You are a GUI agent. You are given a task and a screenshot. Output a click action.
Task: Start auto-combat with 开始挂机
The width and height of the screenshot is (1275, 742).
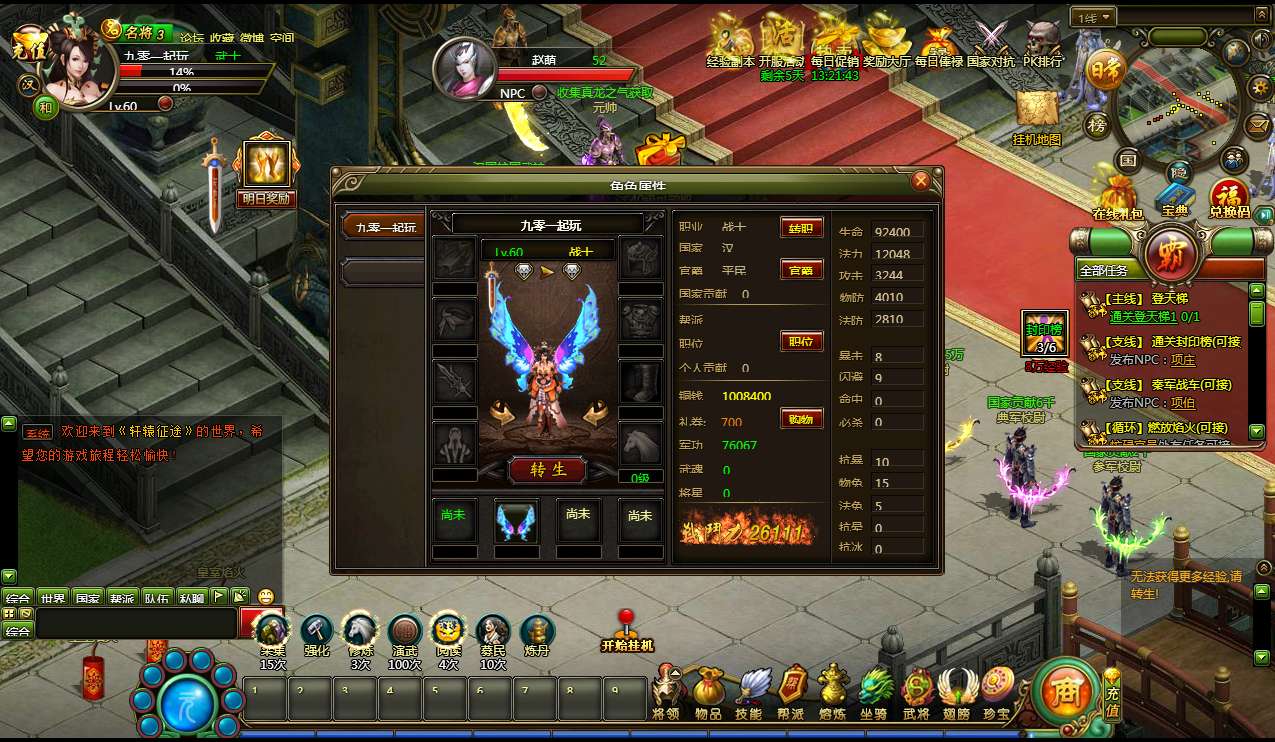click(627, 630)
